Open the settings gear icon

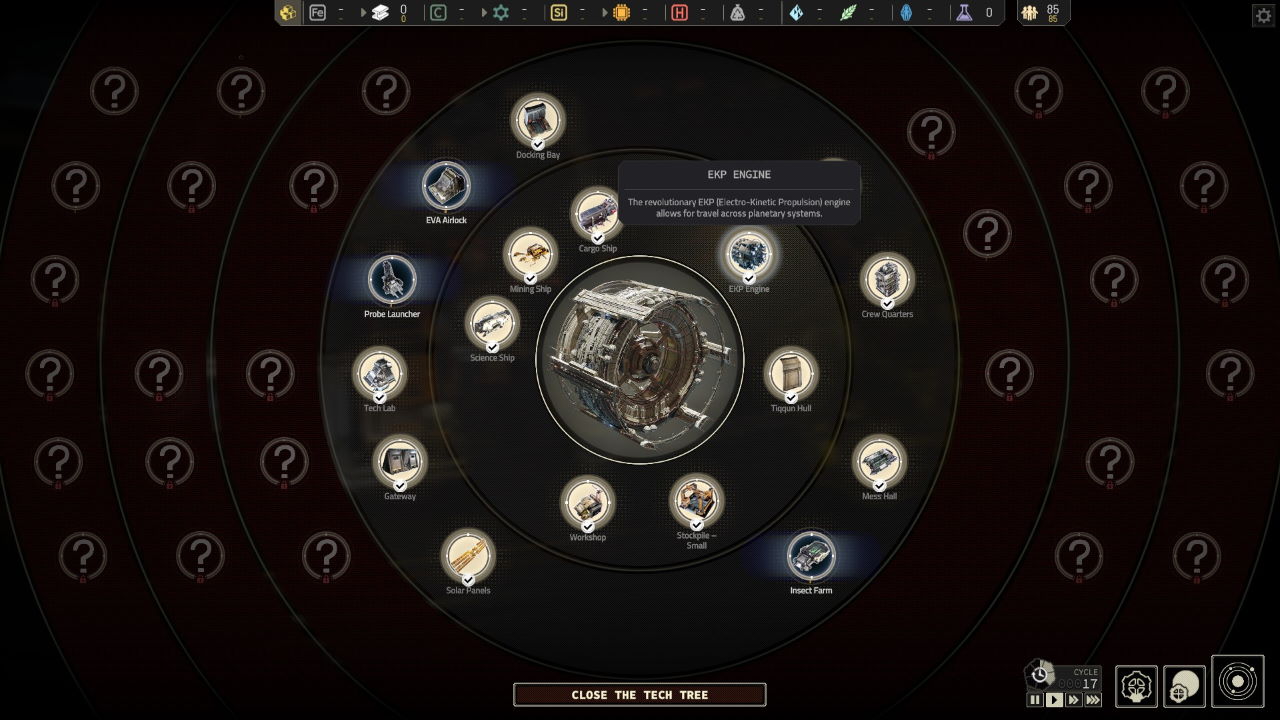(x=1263, y=15)
